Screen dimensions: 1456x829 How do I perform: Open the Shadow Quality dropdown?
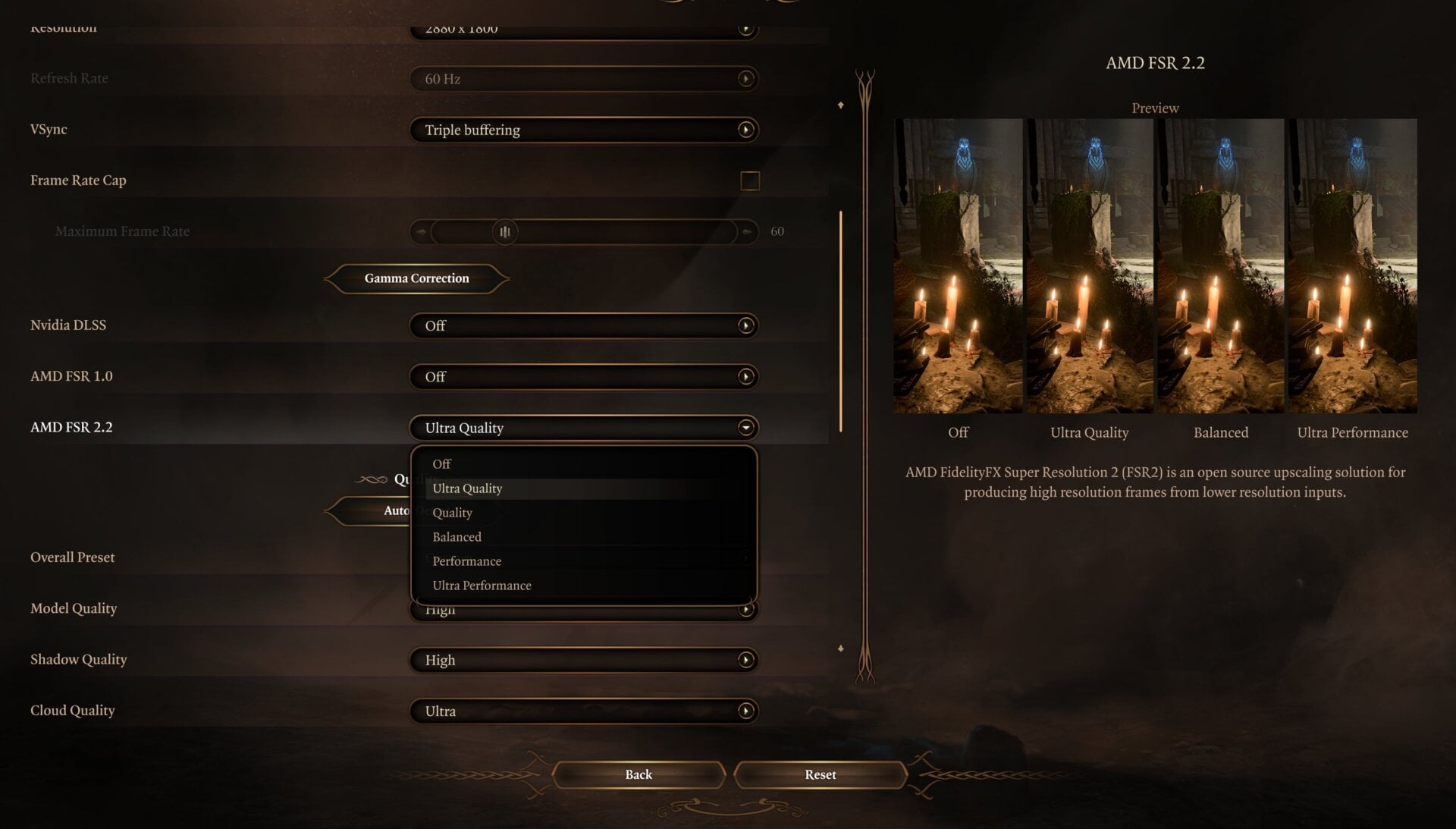(583, 660)
